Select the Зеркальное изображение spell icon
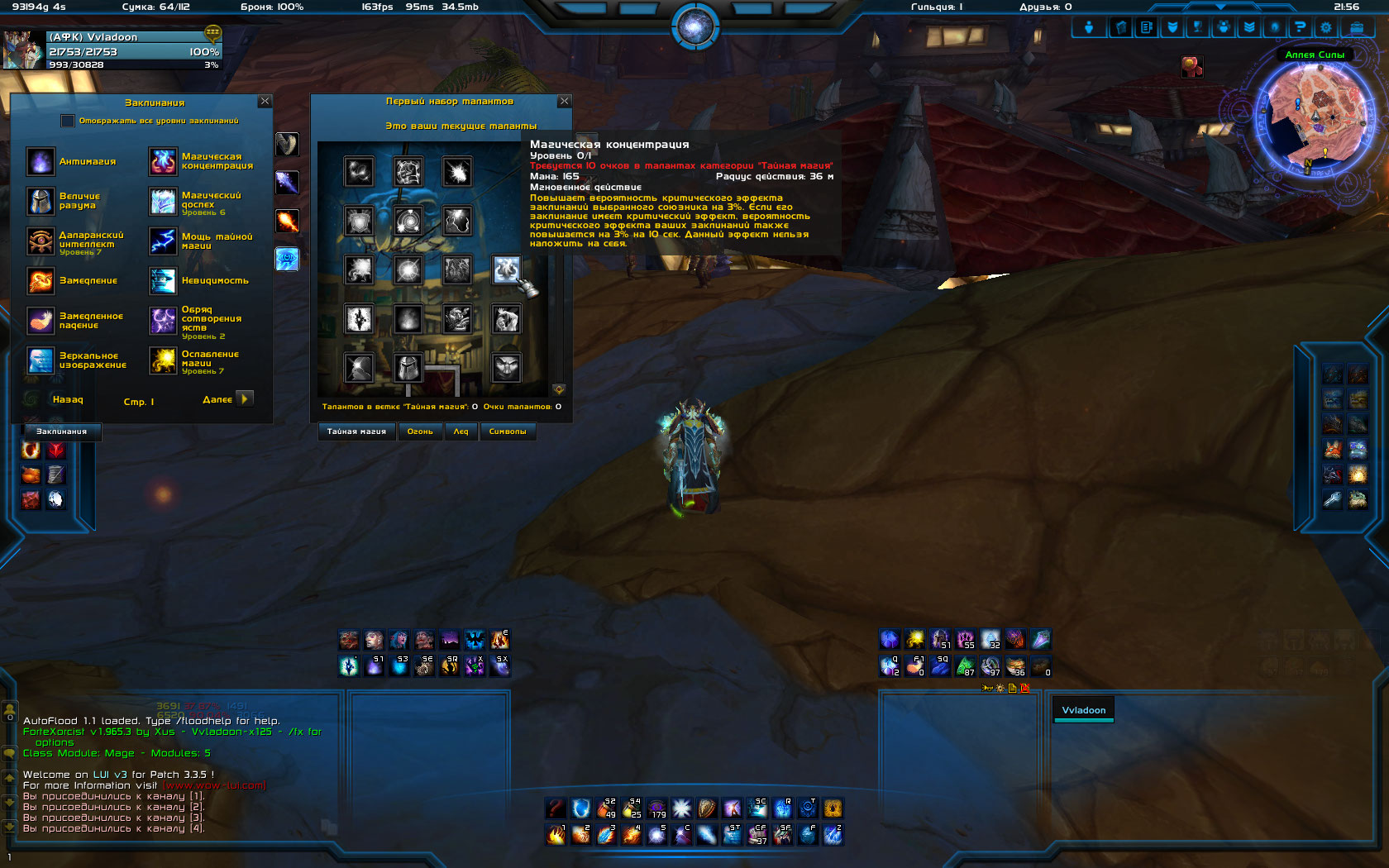1389x868 pixels. click(41, 360)
